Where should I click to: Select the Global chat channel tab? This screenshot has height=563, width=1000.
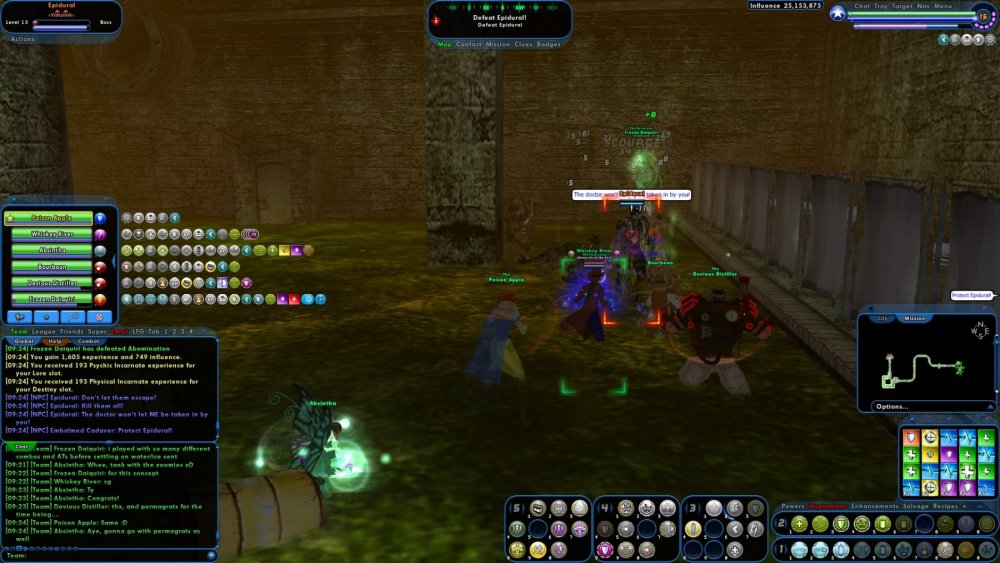[23, 341]
